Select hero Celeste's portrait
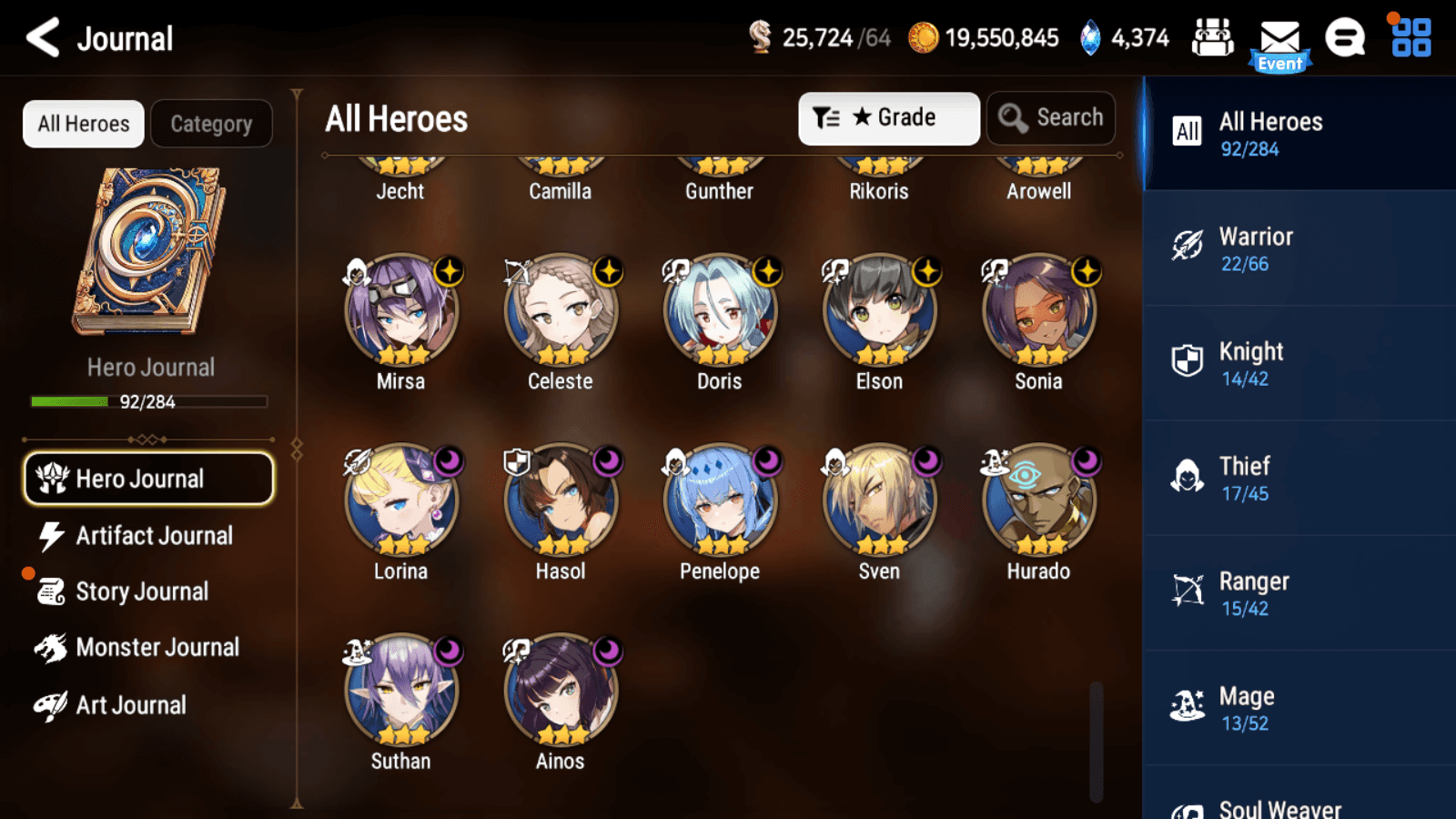1456x819 pixels. click(561, 310)
